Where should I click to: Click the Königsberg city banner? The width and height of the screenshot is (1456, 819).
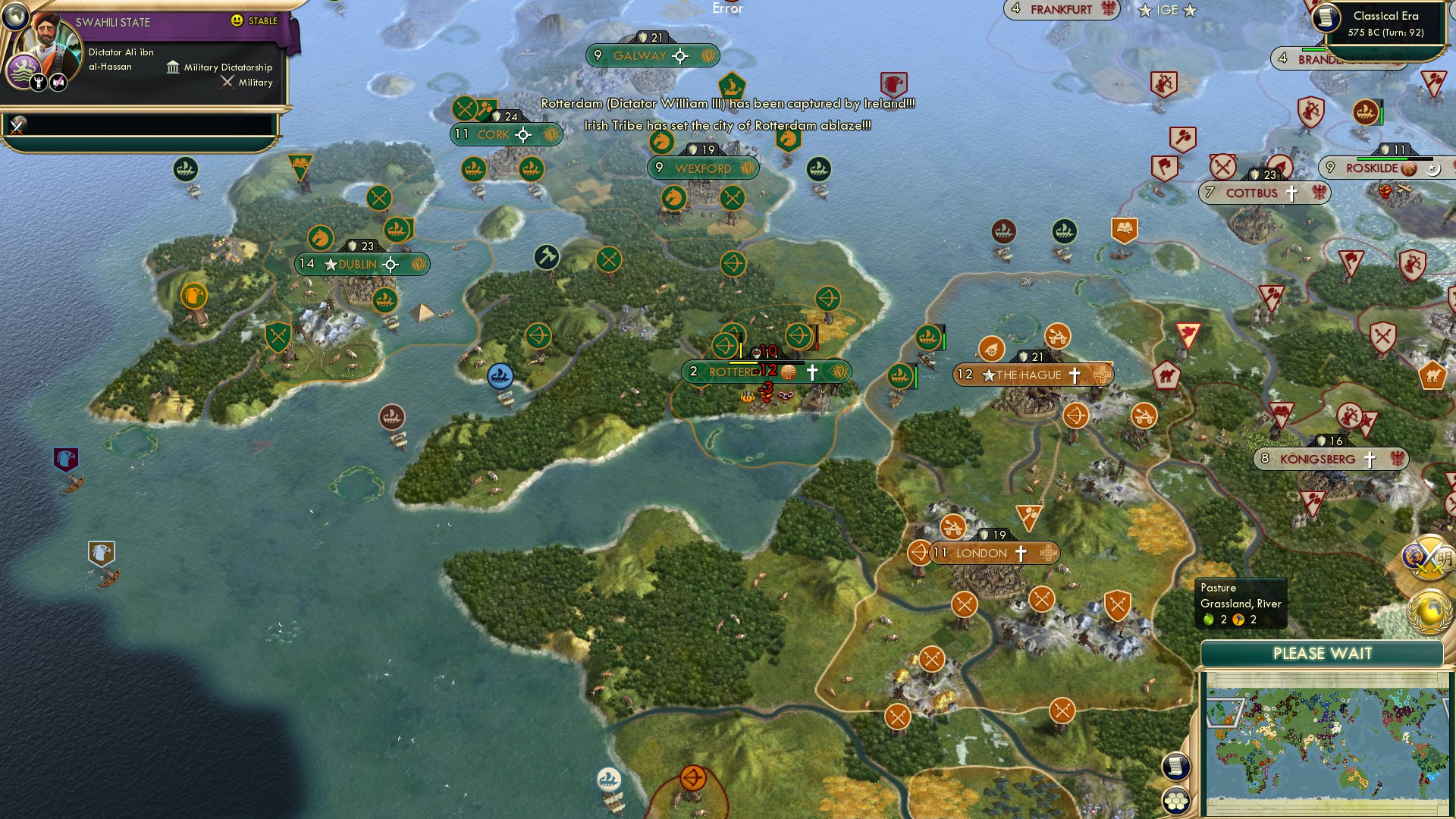coord(1331,458)
